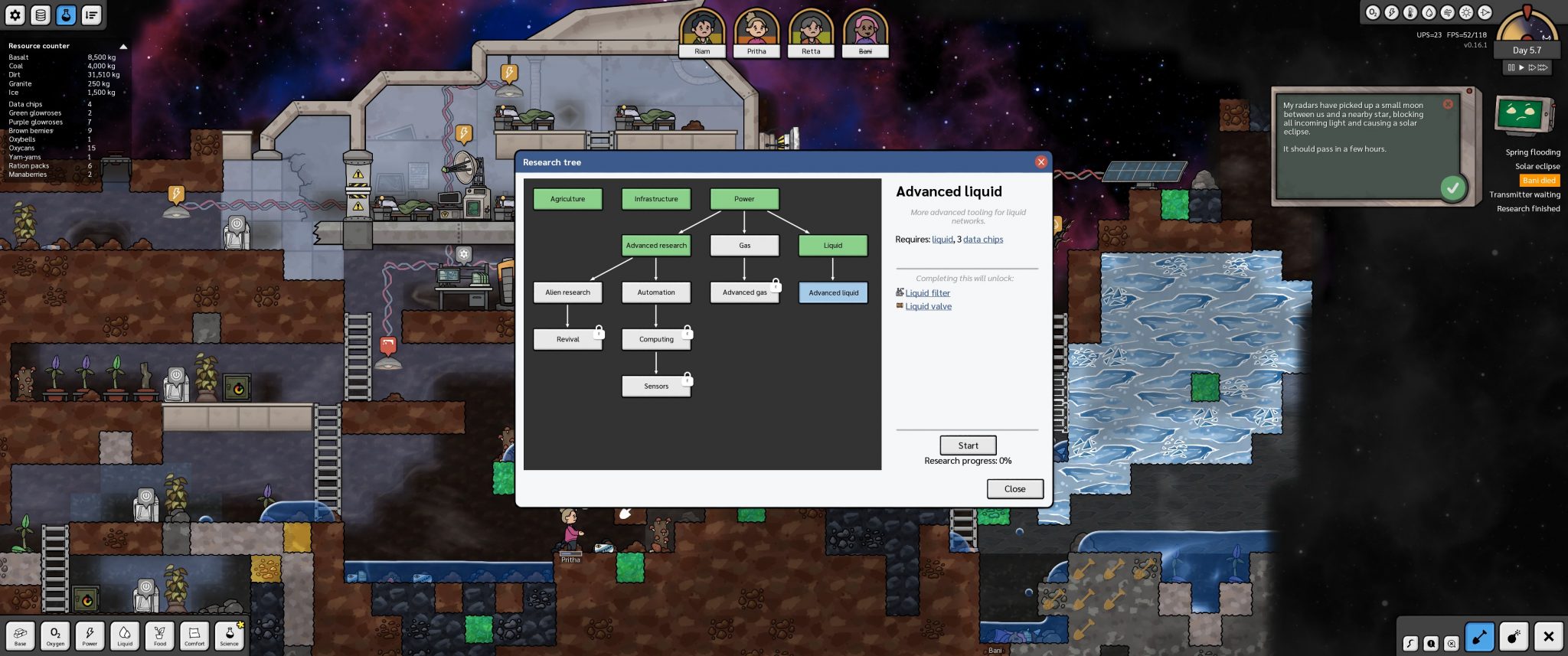The width and height of the screenshot is (1568, 656).
Task: Select the Alien research node
Action: click(567, 292)
